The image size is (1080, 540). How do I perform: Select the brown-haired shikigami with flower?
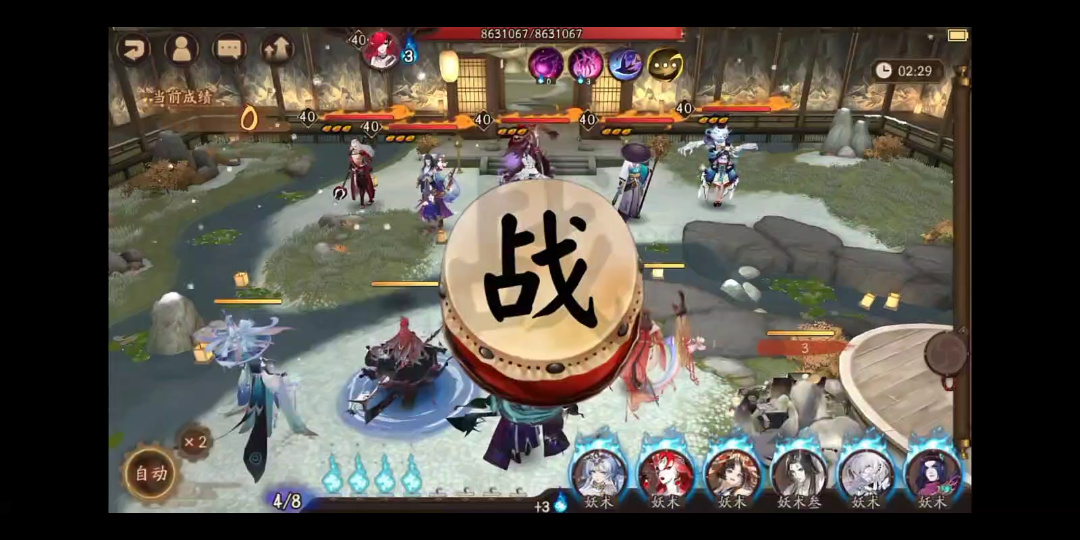coord(733,473)
